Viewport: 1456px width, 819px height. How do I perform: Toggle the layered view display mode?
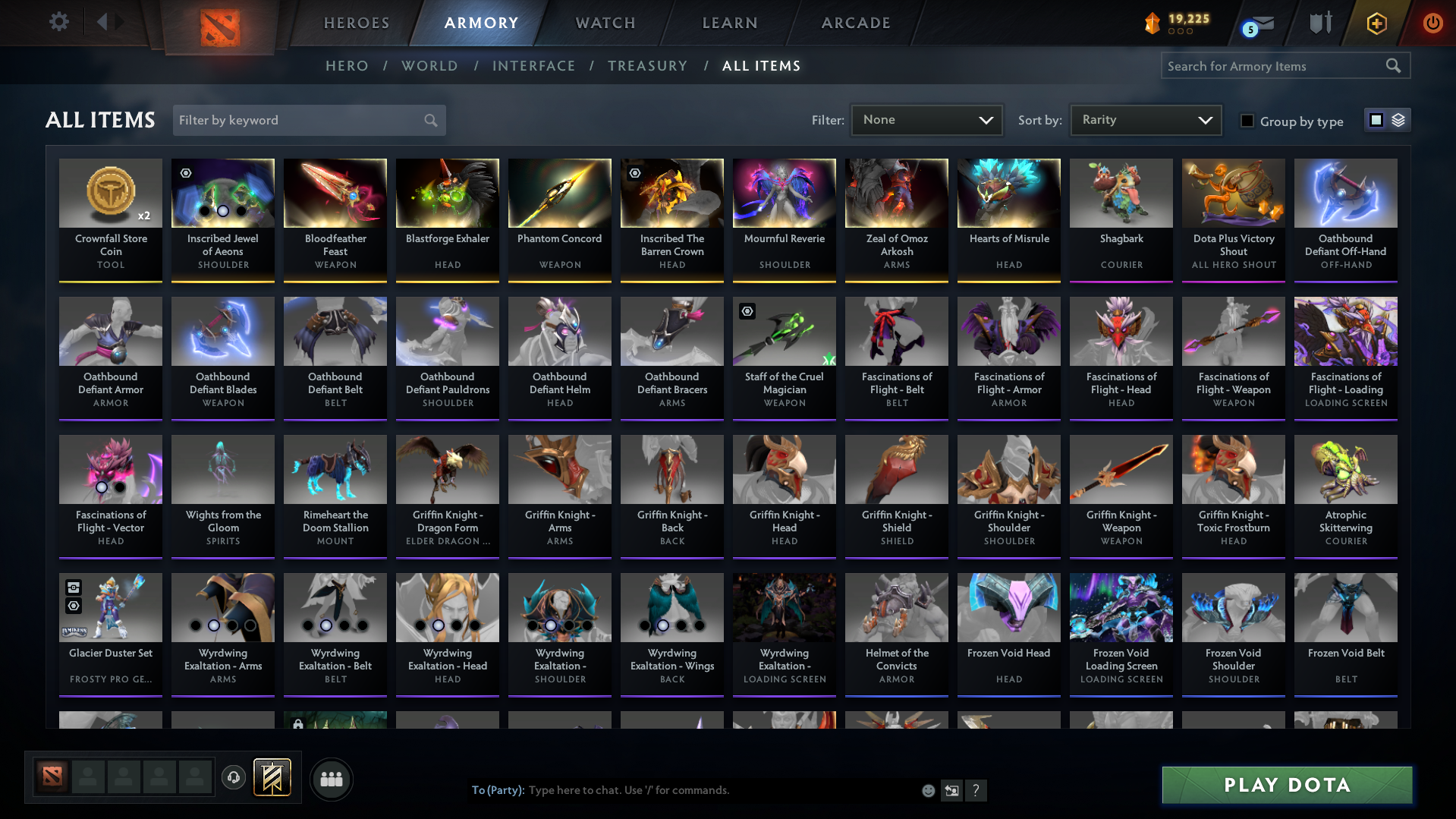coord(1398,120)
